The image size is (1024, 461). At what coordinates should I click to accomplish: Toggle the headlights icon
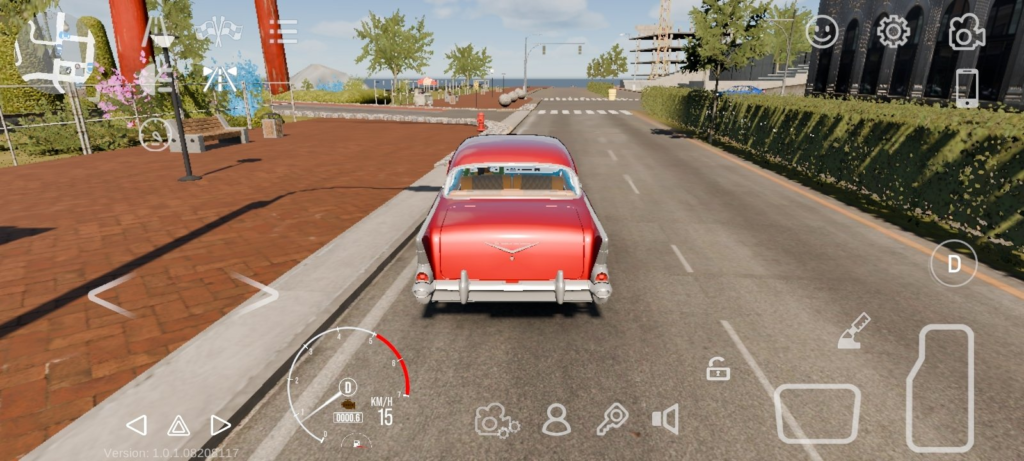(x=218, y=76)
